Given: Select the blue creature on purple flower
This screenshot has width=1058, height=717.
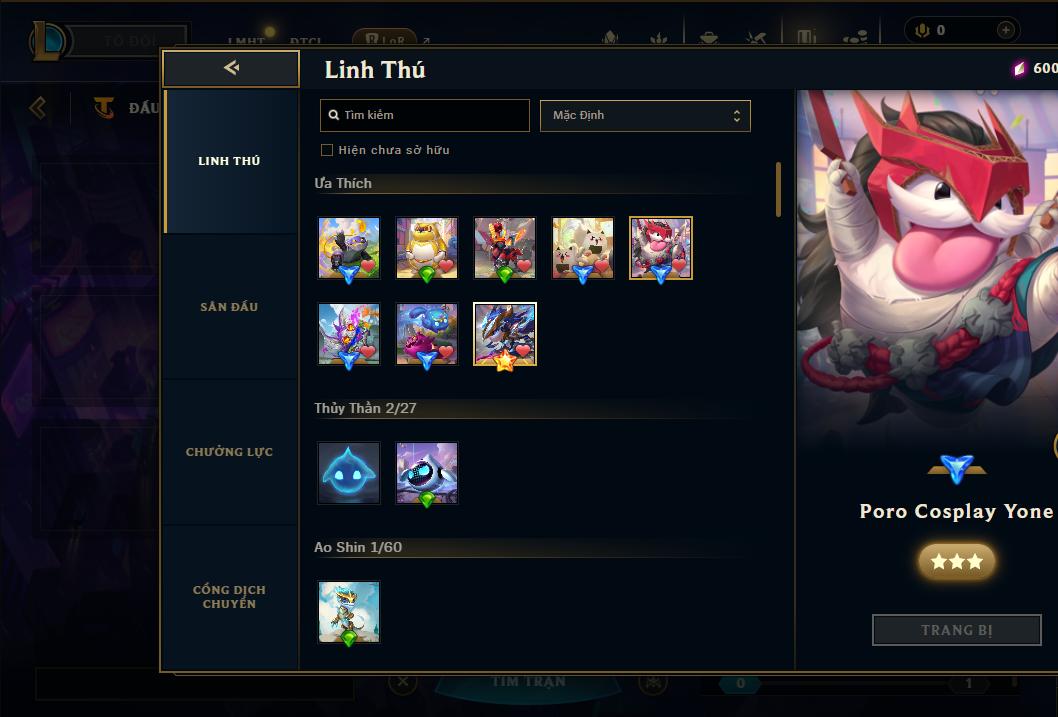Looking at the screenshot, I should (x=427, y=334).
